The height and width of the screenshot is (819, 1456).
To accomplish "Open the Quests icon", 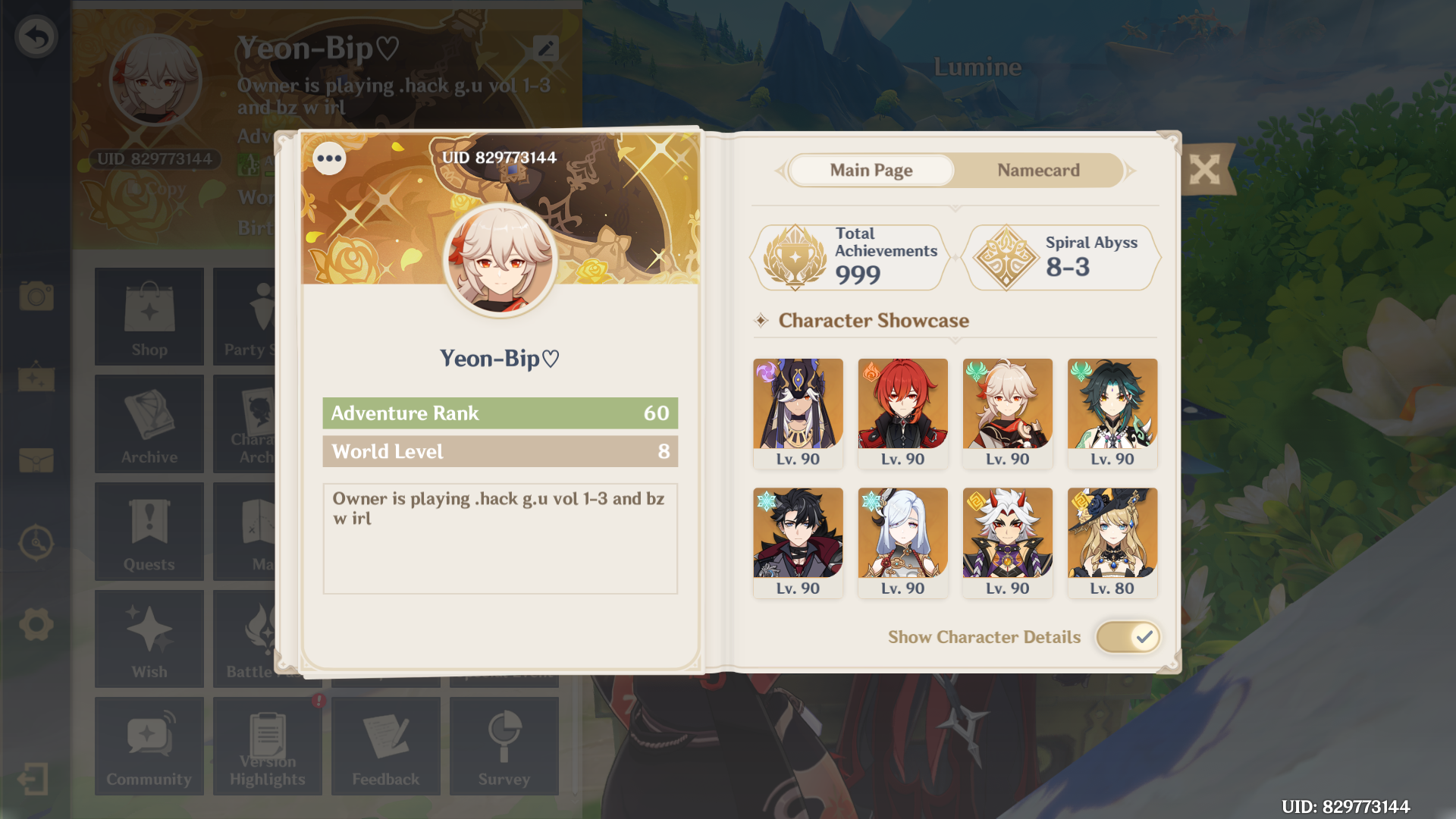I will click(x=149, y=532).
